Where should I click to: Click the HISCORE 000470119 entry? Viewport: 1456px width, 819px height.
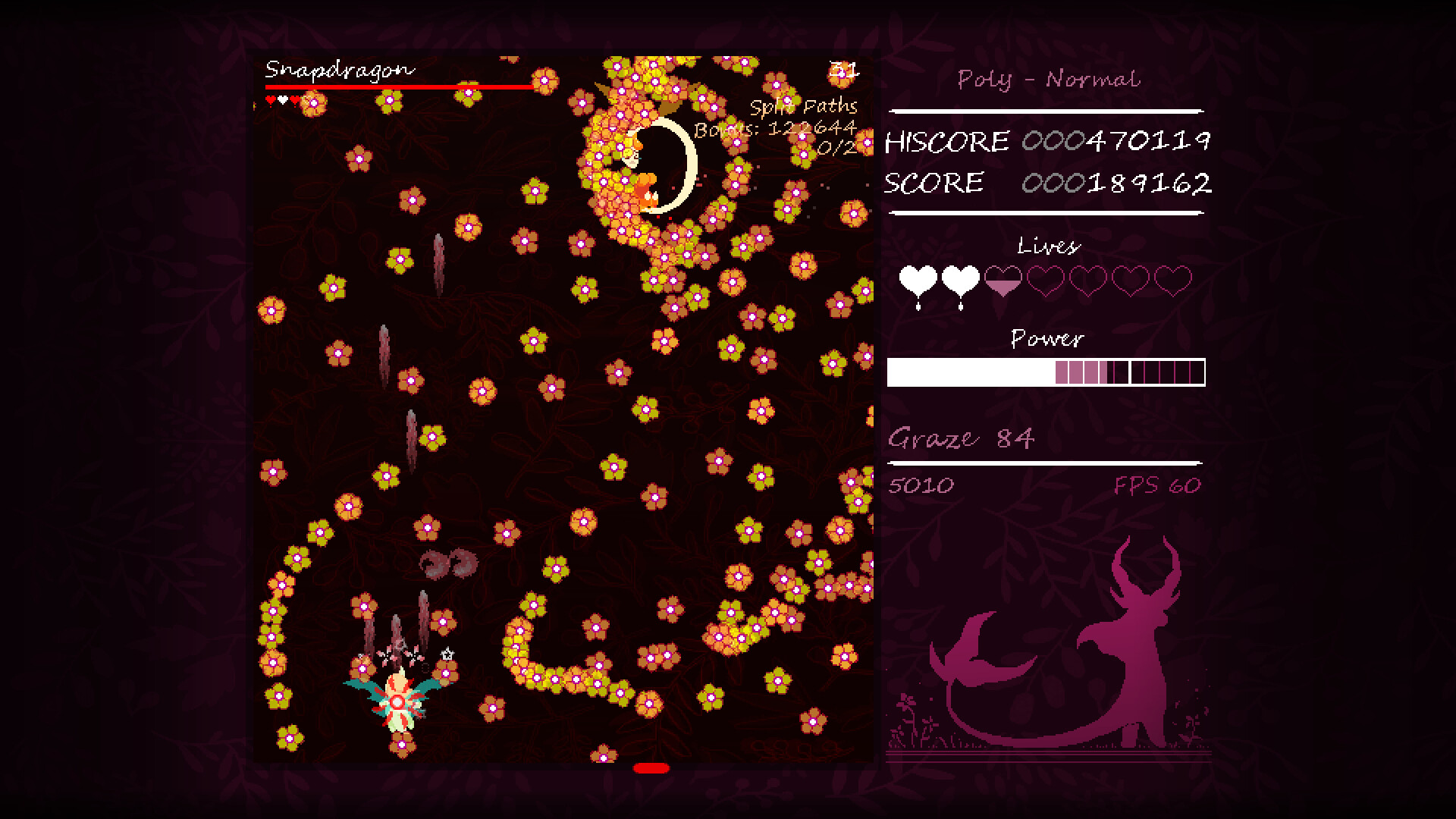(1046, 141)
